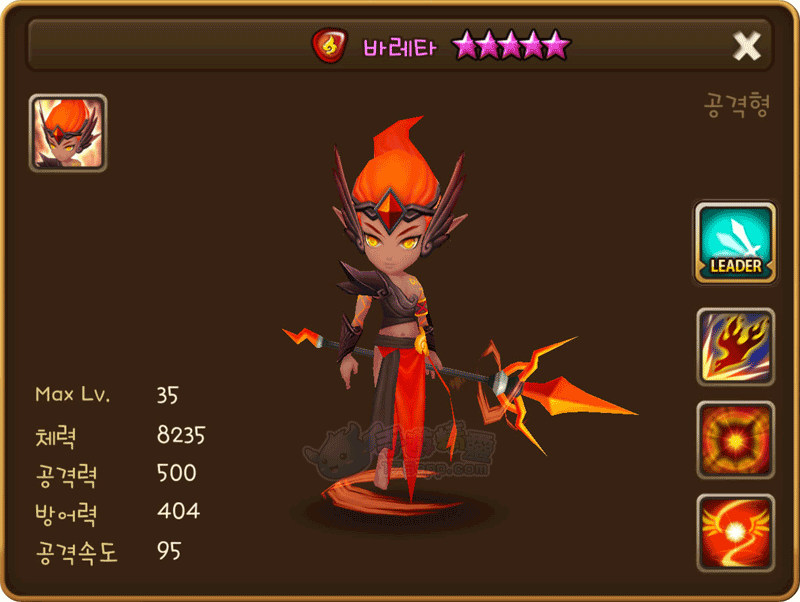Show the fiery explosion orb skill

click(736, 439)
